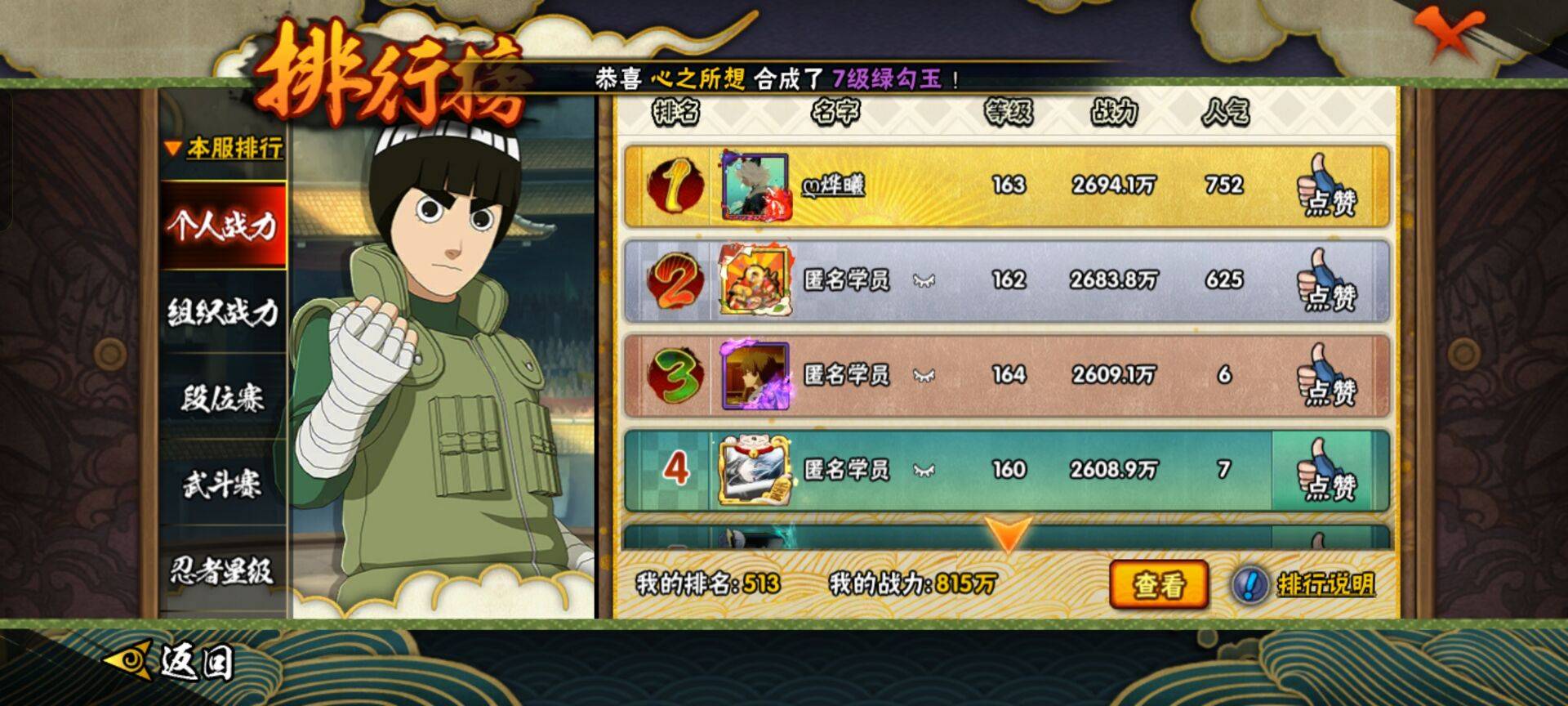Show the 武斗赛 ranking tab
Image resolution: width=1568 pixels, height=706 pixels.
(223, 485)
